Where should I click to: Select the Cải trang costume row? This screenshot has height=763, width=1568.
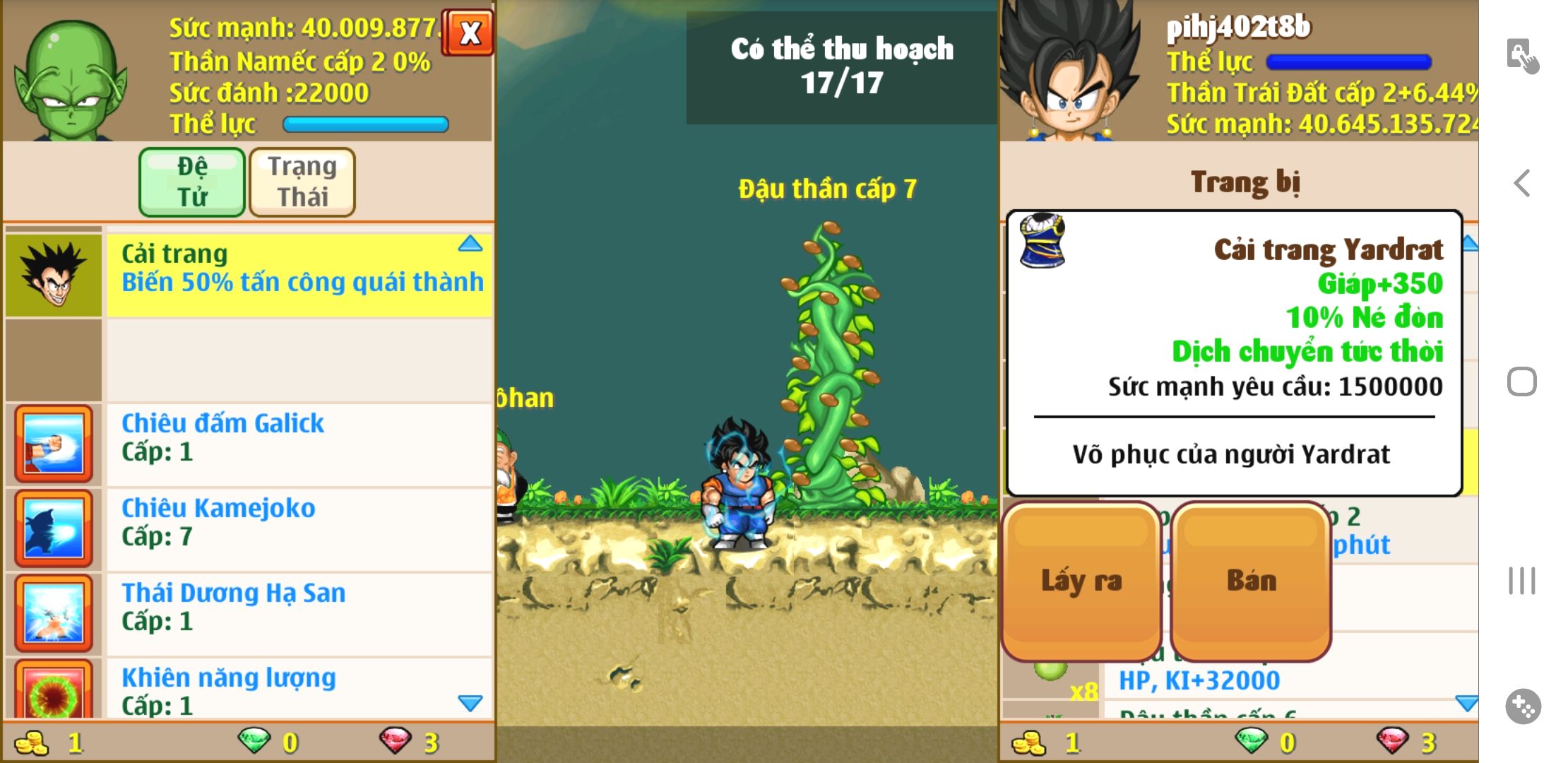point(298,275)
